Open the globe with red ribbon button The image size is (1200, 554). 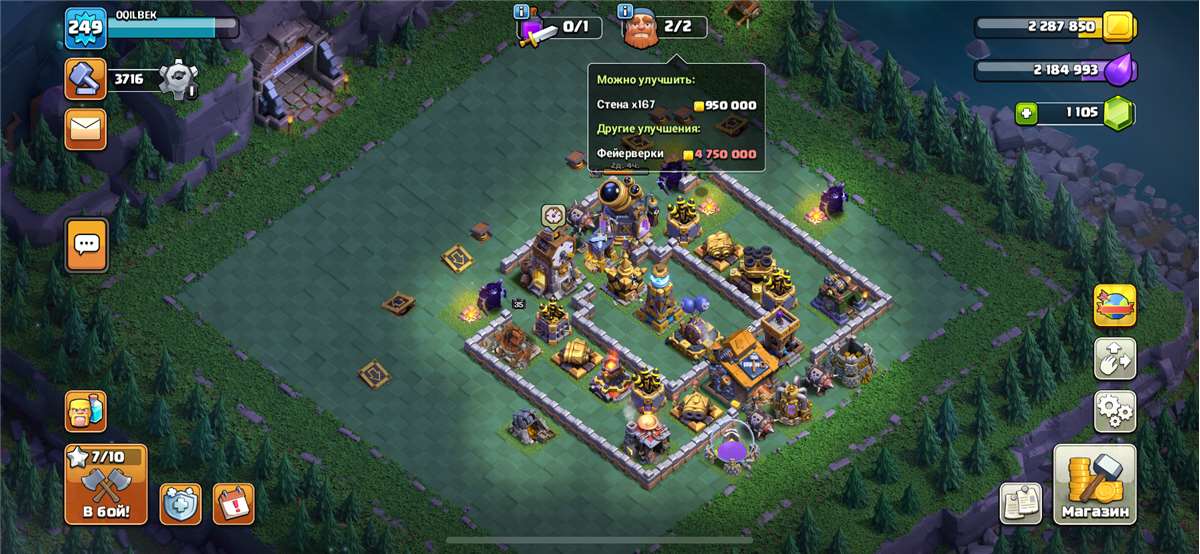[x=1115, y=306]
